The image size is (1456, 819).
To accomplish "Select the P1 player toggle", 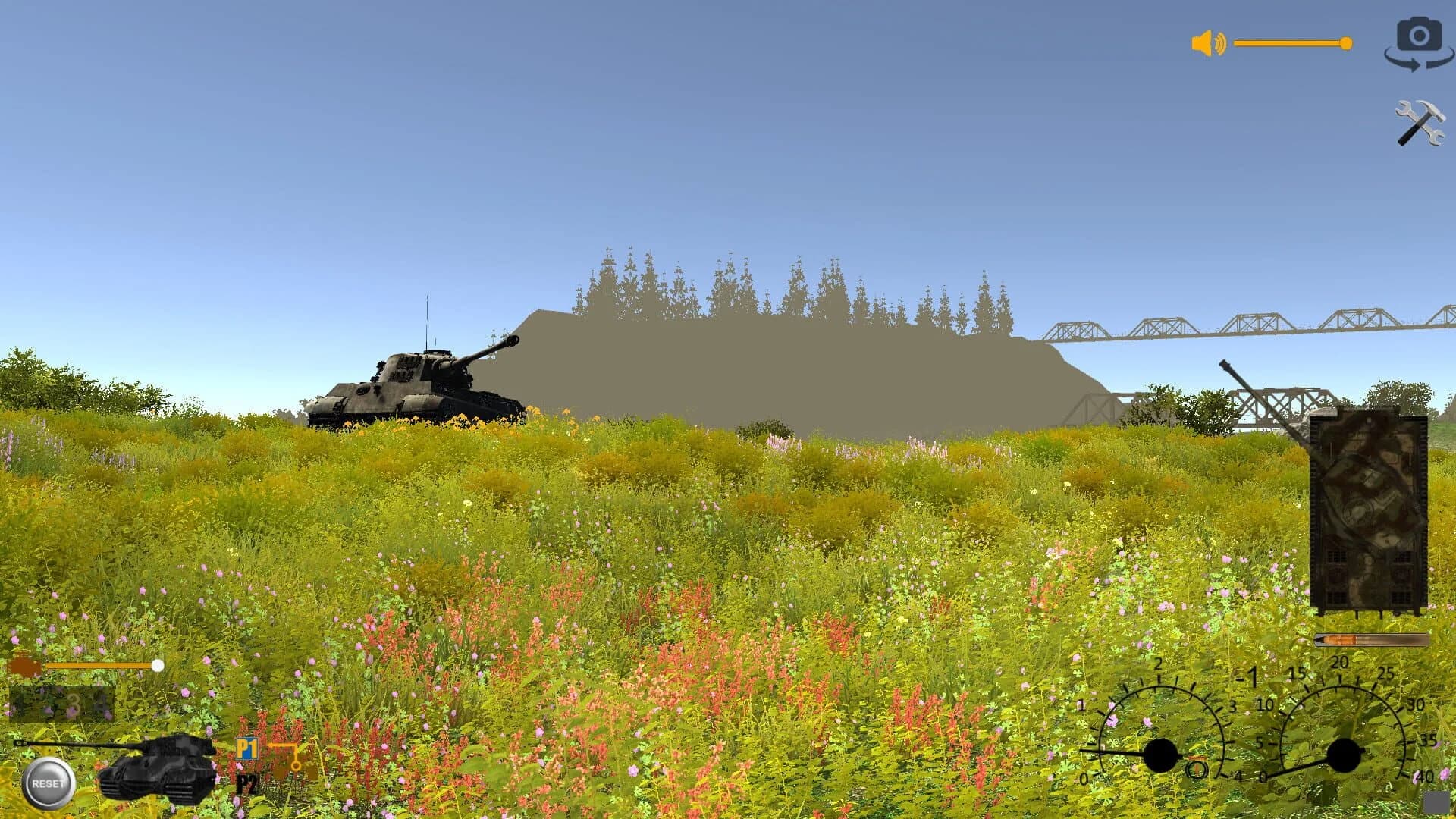I will (x=247, y=749).
